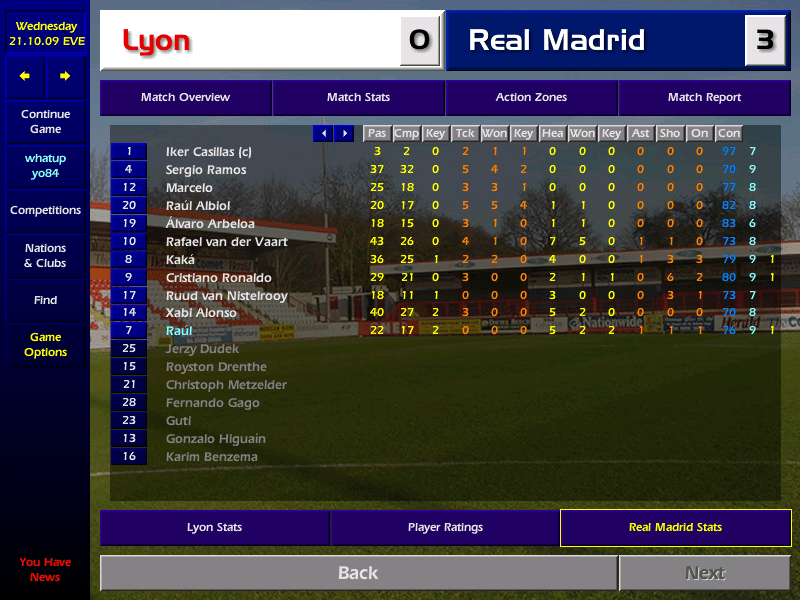
Task: Click the Back button
Action: click(358, 573)
